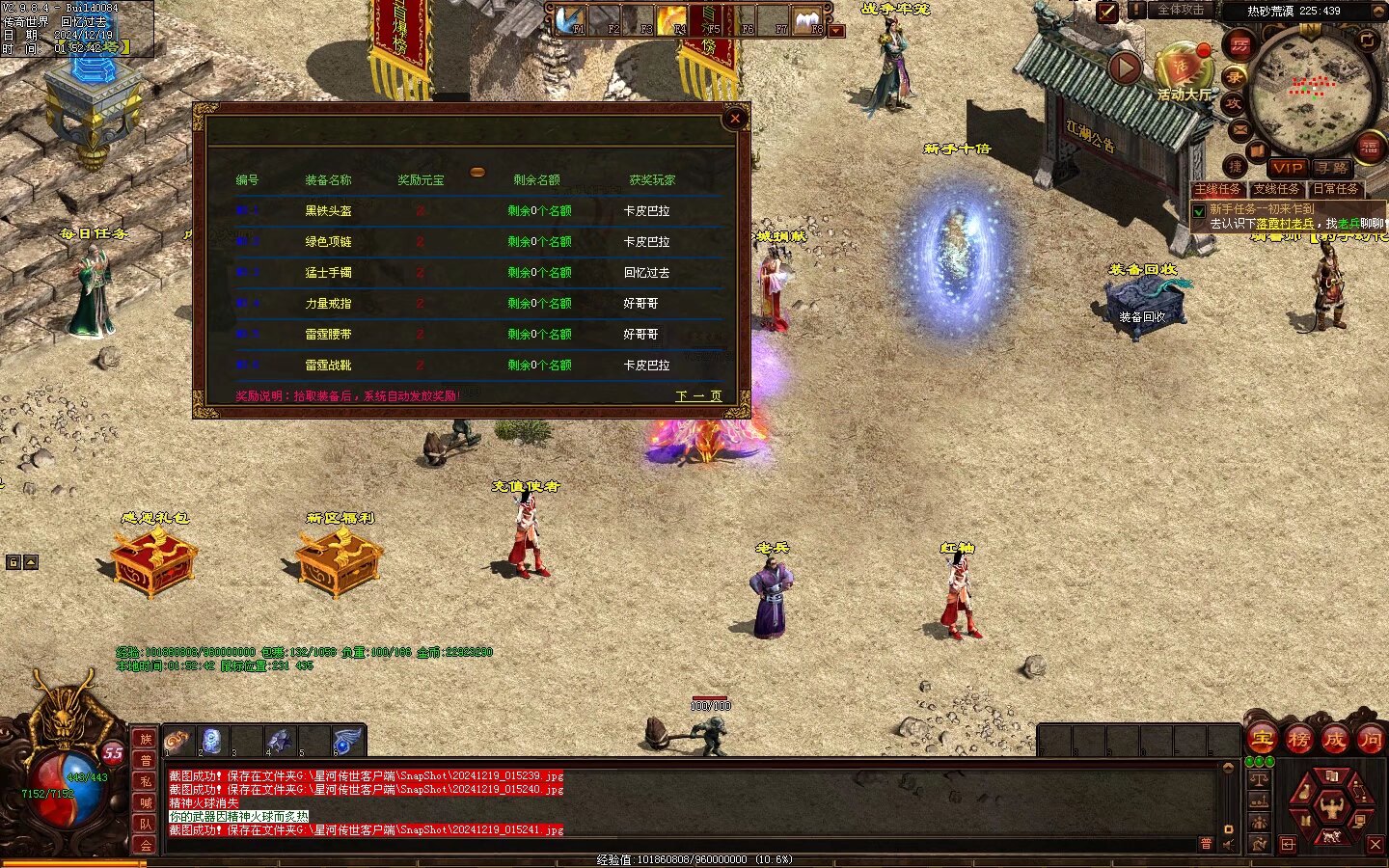The image size is (1389, 868).
Task: Switch to the 日常任务 daily quest tab
Action: coord(1336,189)
